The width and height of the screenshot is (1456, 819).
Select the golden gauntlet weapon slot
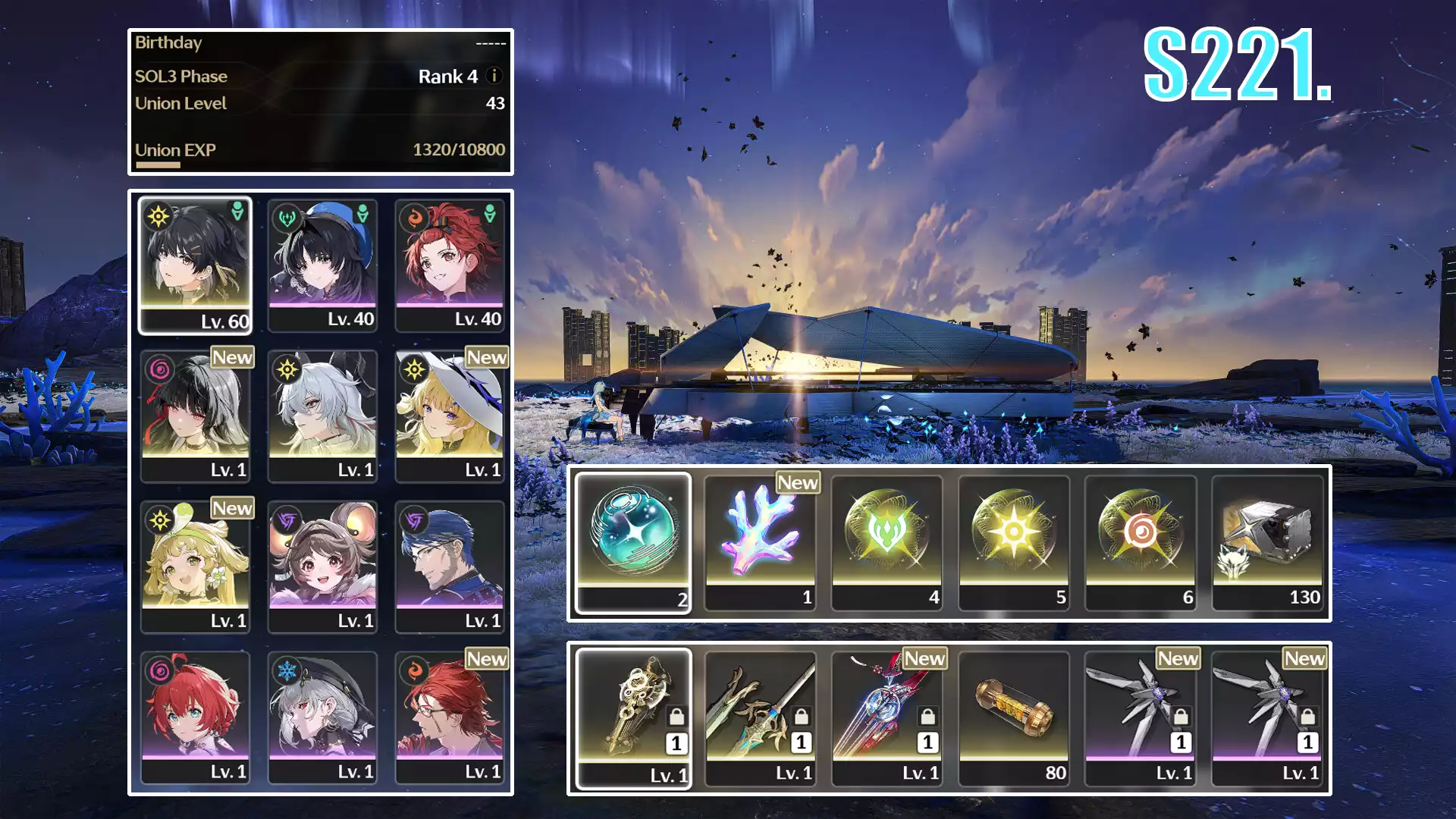(633, 717)
